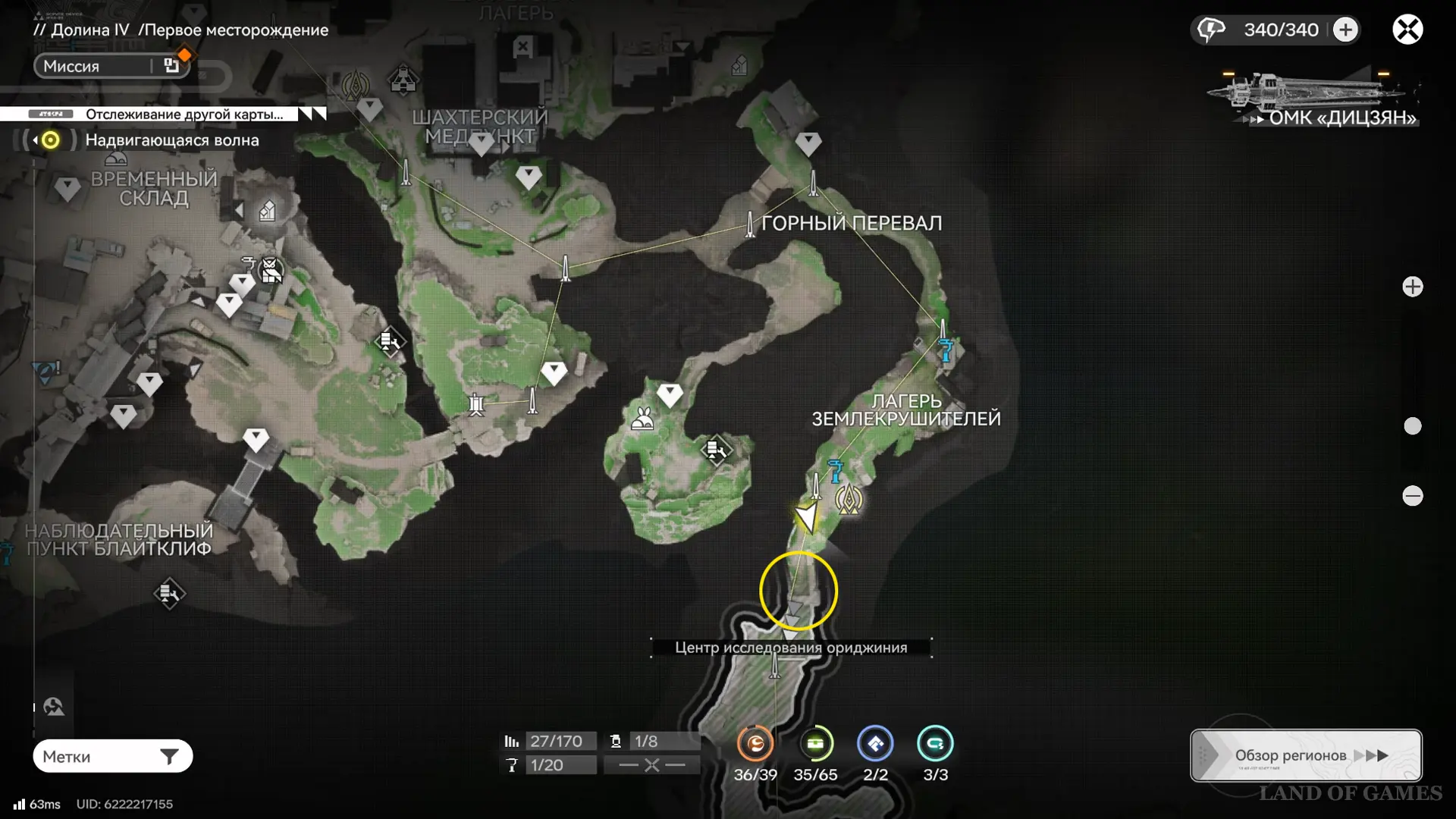Select the teleport marker near Лагерь землекрушителей
Image resolution: width=1456 pixels, height=819 pixels.
point(849,500)
